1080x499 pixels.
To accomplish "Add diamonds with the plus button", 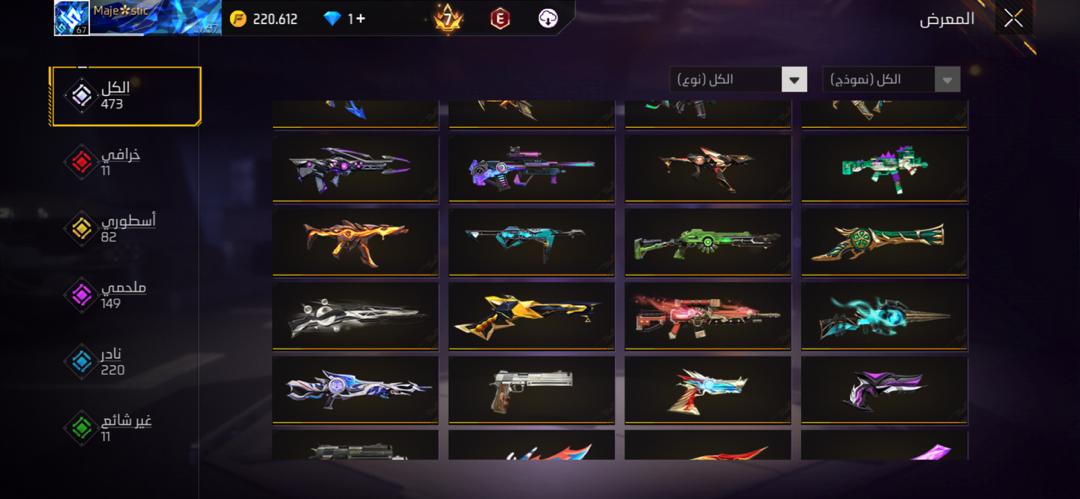I will click(358, 19).
